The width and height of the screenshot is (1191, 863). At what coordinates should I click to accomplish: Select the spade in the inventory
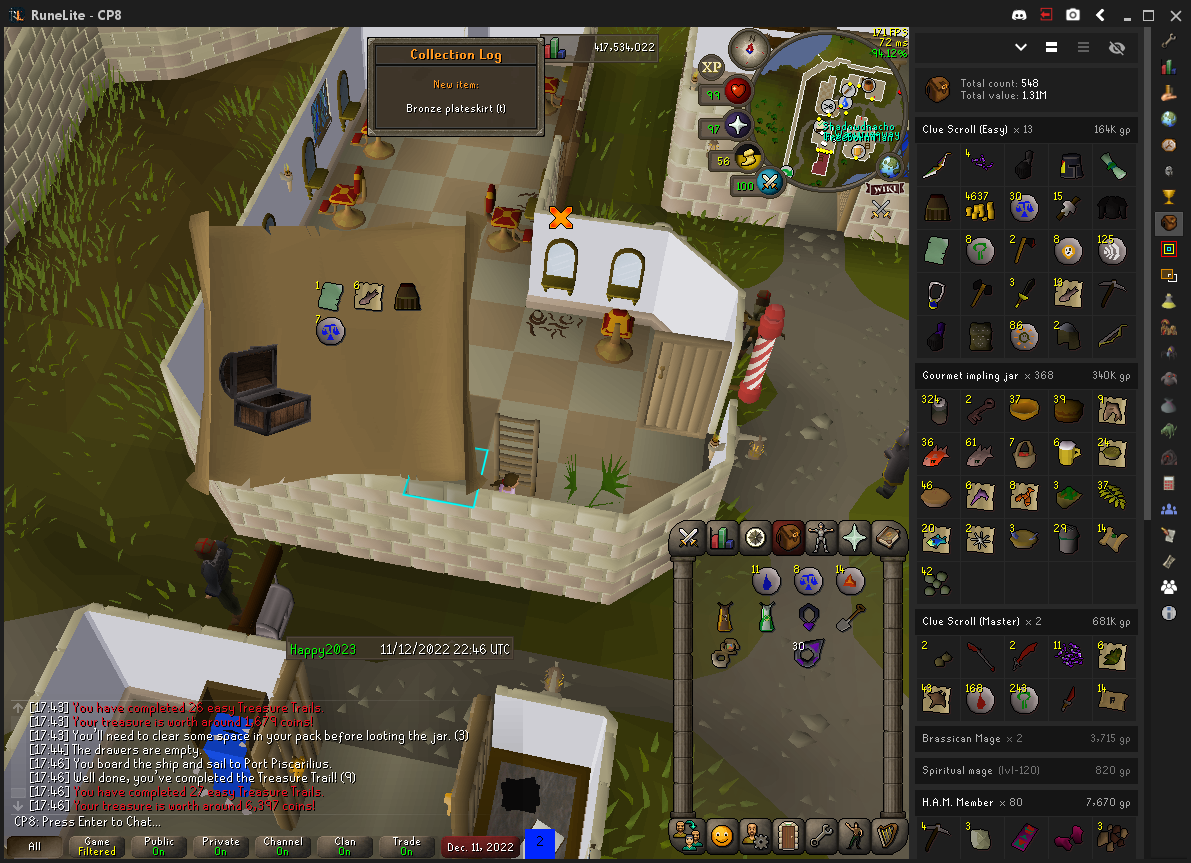click(x=851, y=616)
